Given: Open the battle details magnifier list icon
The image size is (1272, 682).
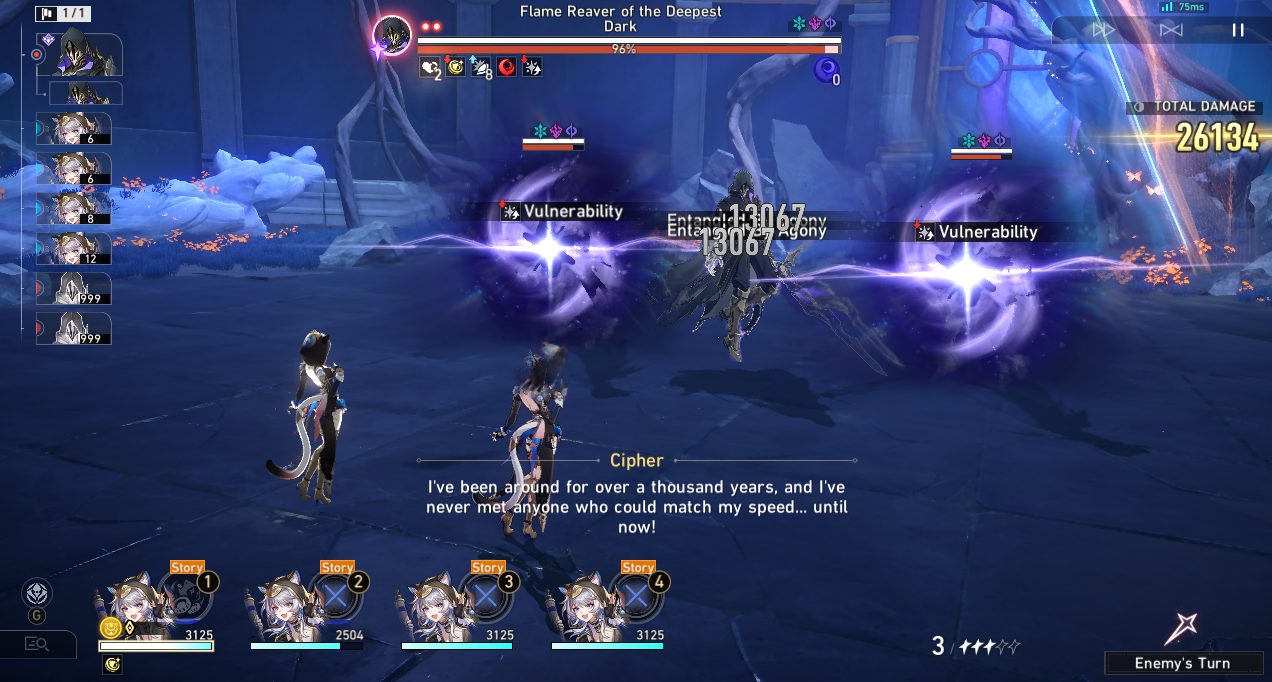Looking at the screenshot, I should 37,644.
